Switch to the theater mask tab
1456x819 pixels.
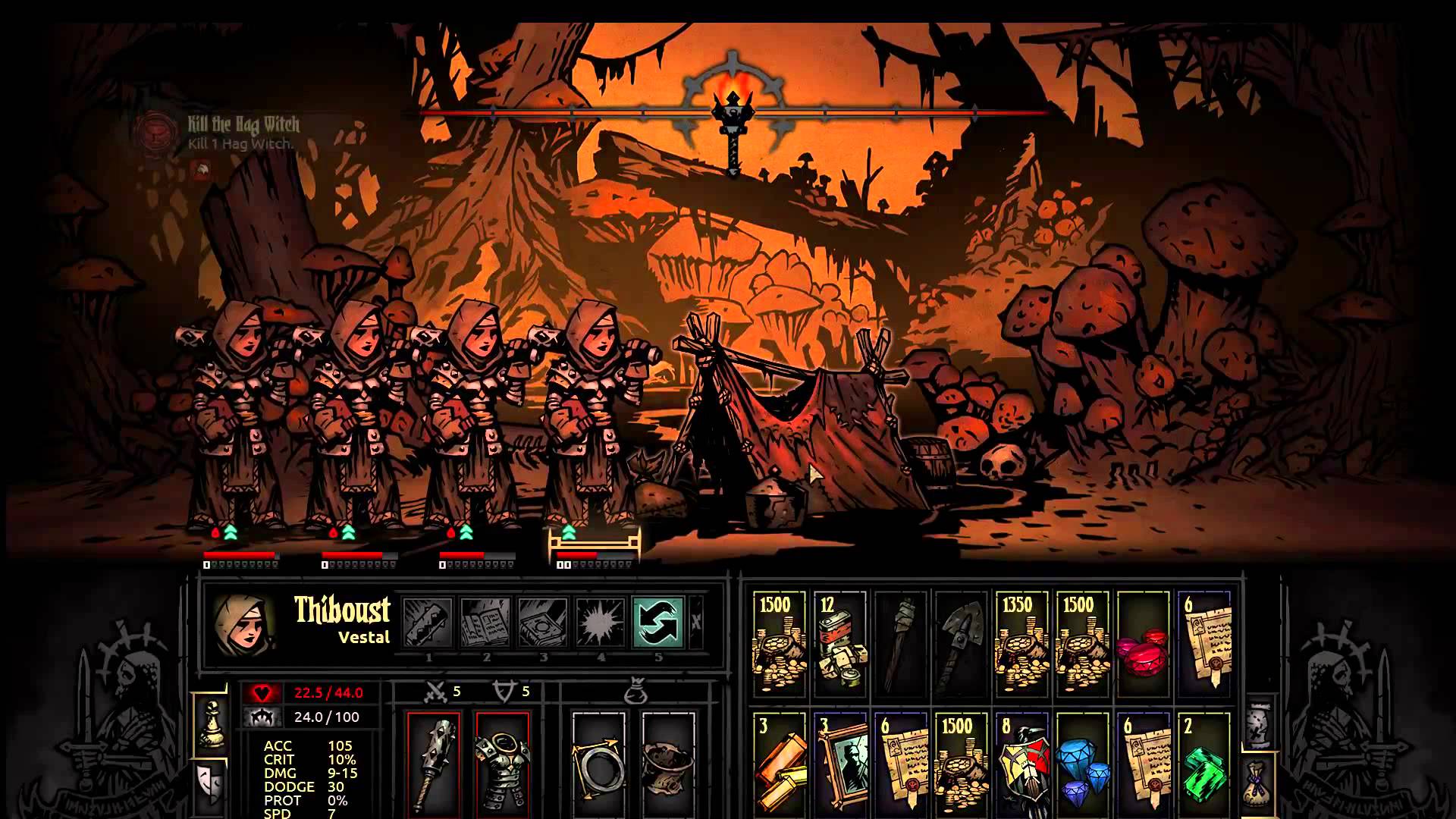tap(211, 783)
